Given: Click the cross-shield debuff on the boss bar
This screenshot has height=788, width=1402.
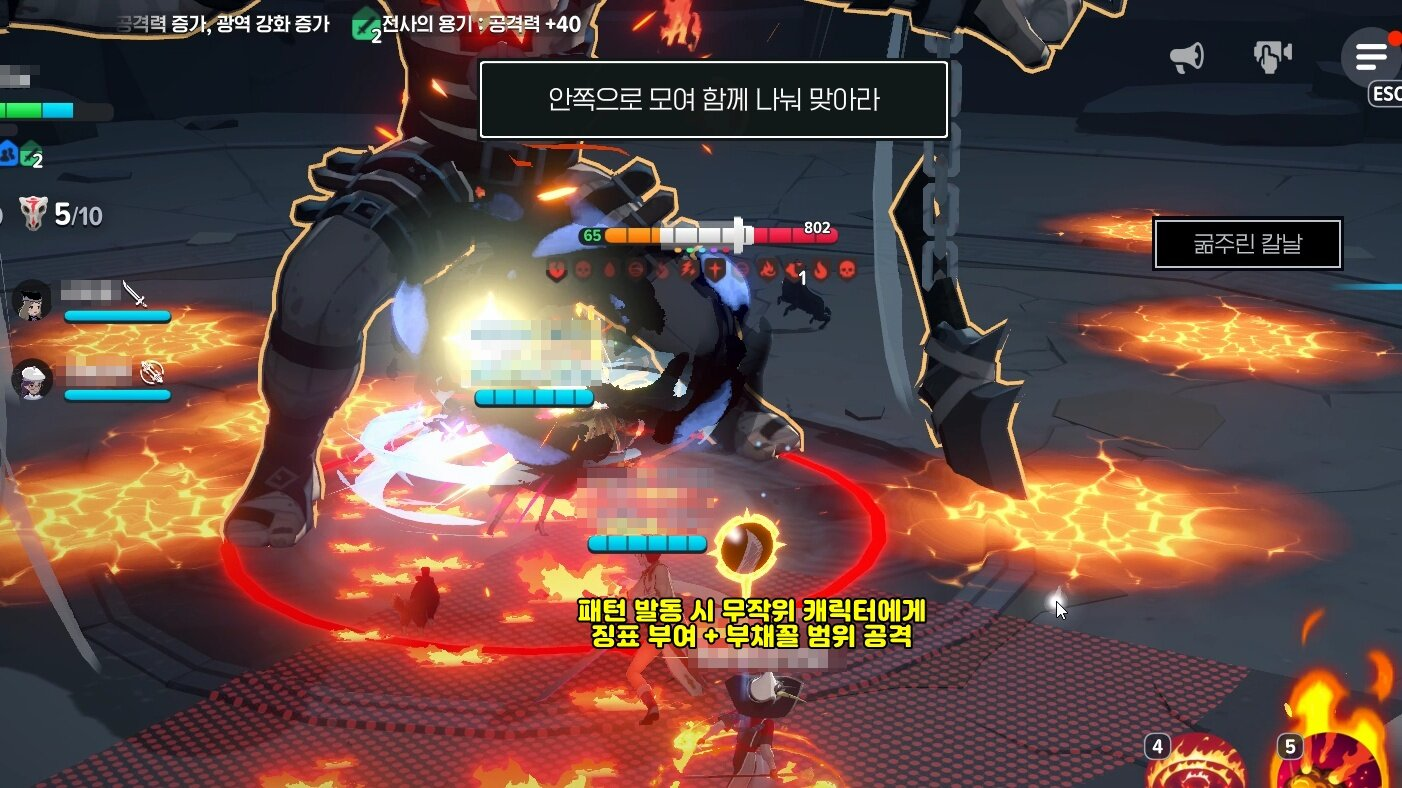Looking at the screenshot, I should pyautogui.click(x=715, y=272).
